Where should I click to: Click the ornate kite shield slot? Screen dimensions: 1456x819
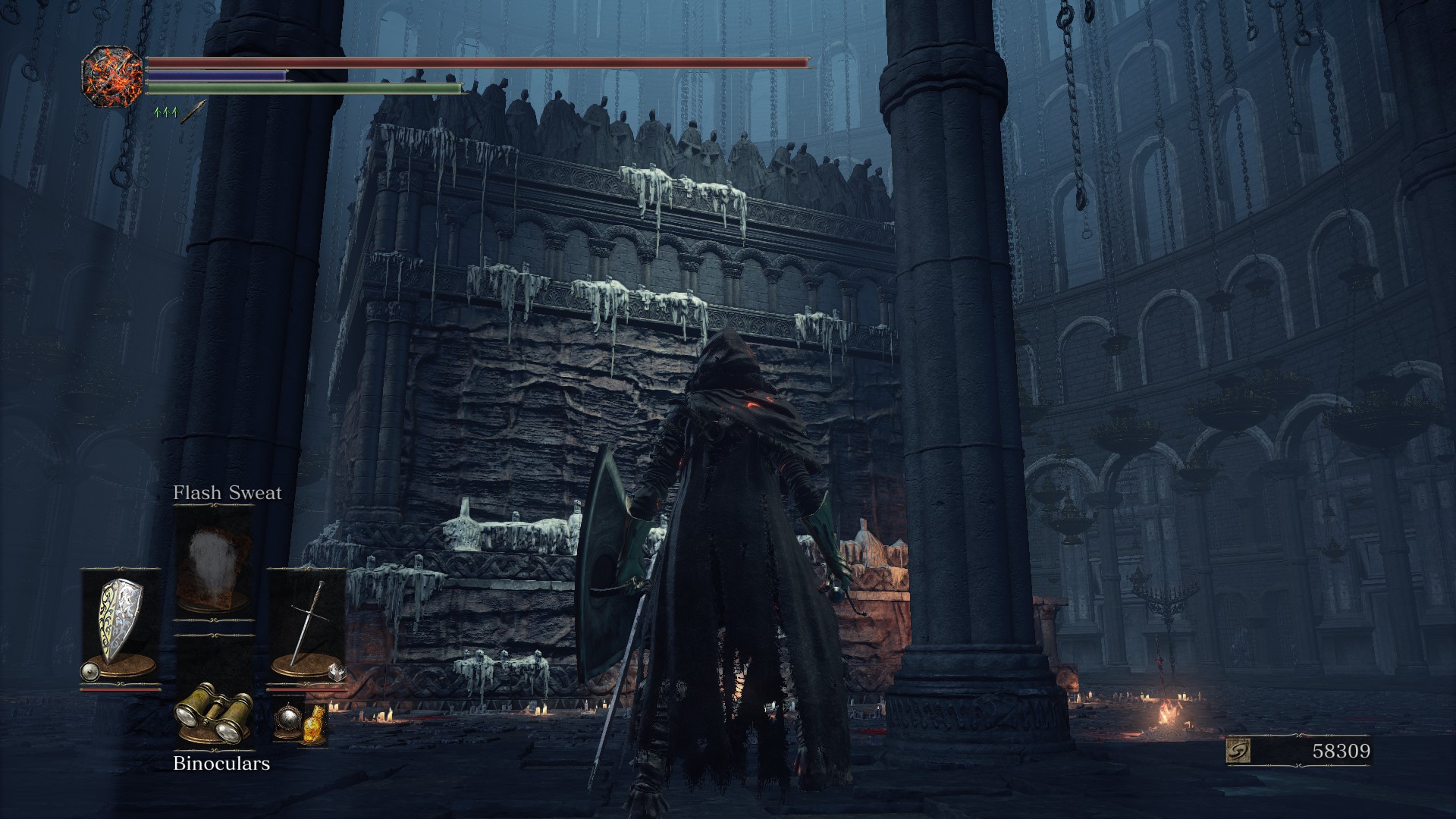119,620
